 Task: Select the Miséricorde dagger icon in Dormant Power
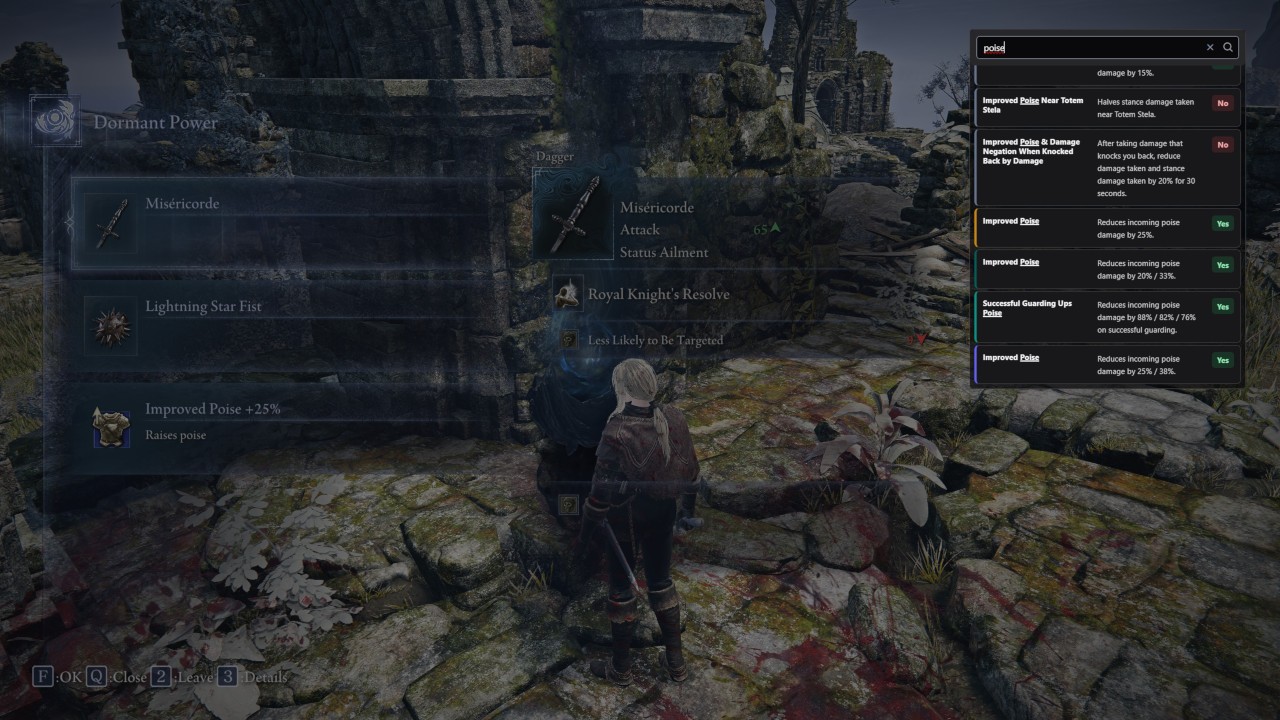[x=110, y=222]
